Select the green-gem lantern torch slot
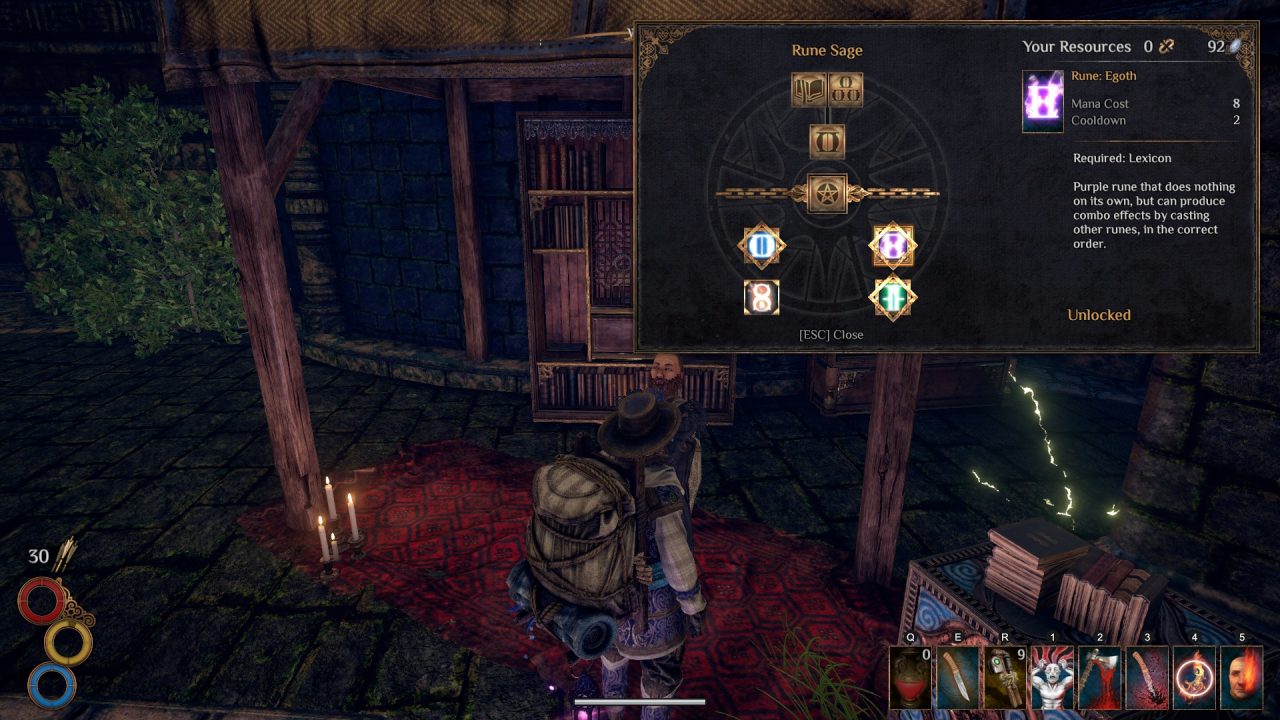Viewport: 1280px width, 720px height. tap(1005, 679)
